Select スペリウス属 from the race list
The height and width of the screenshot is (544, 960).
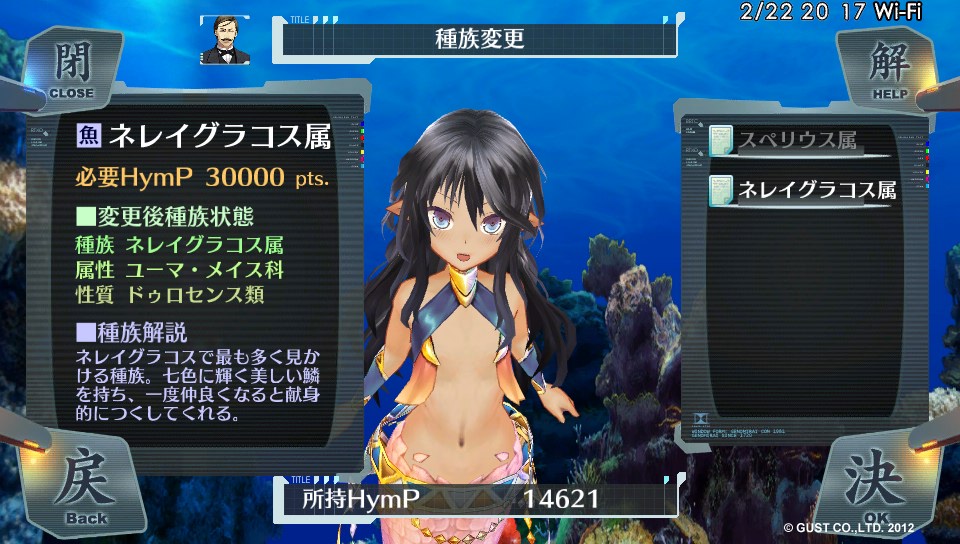point(797,141)
